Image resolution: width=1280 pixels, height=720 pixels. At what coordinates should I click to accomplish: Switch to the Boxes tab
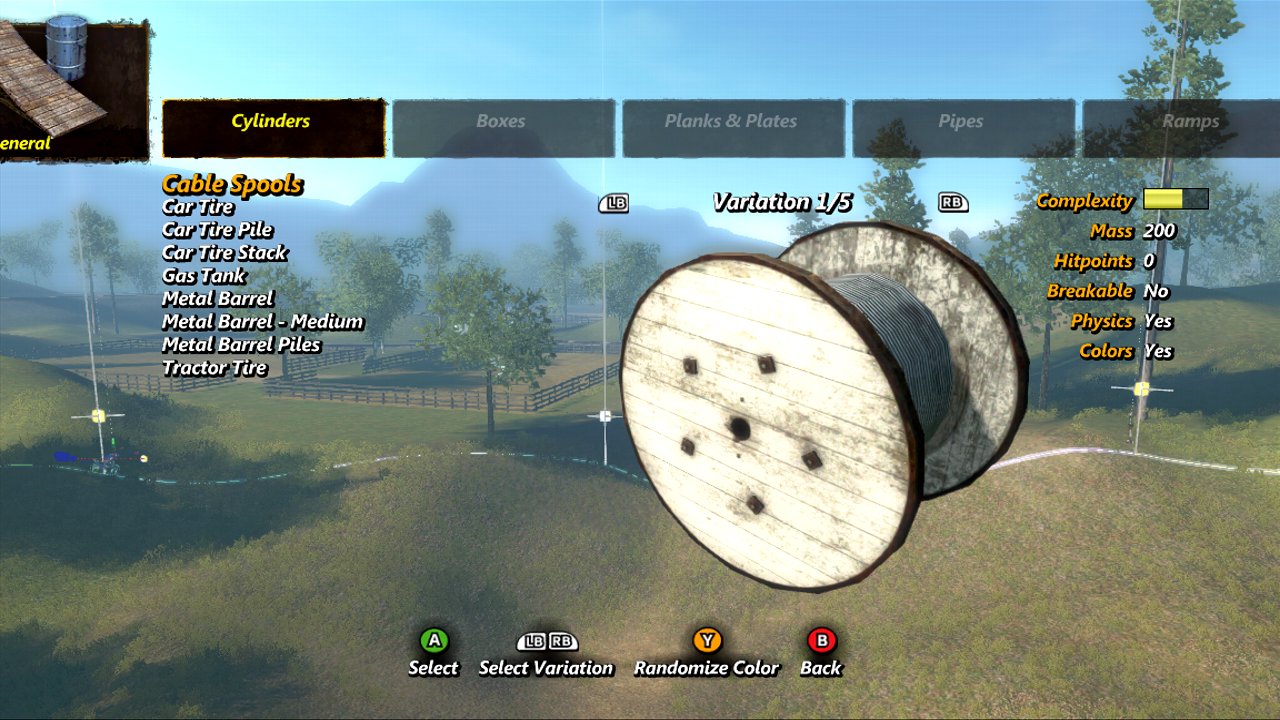[x=500, y=121]
